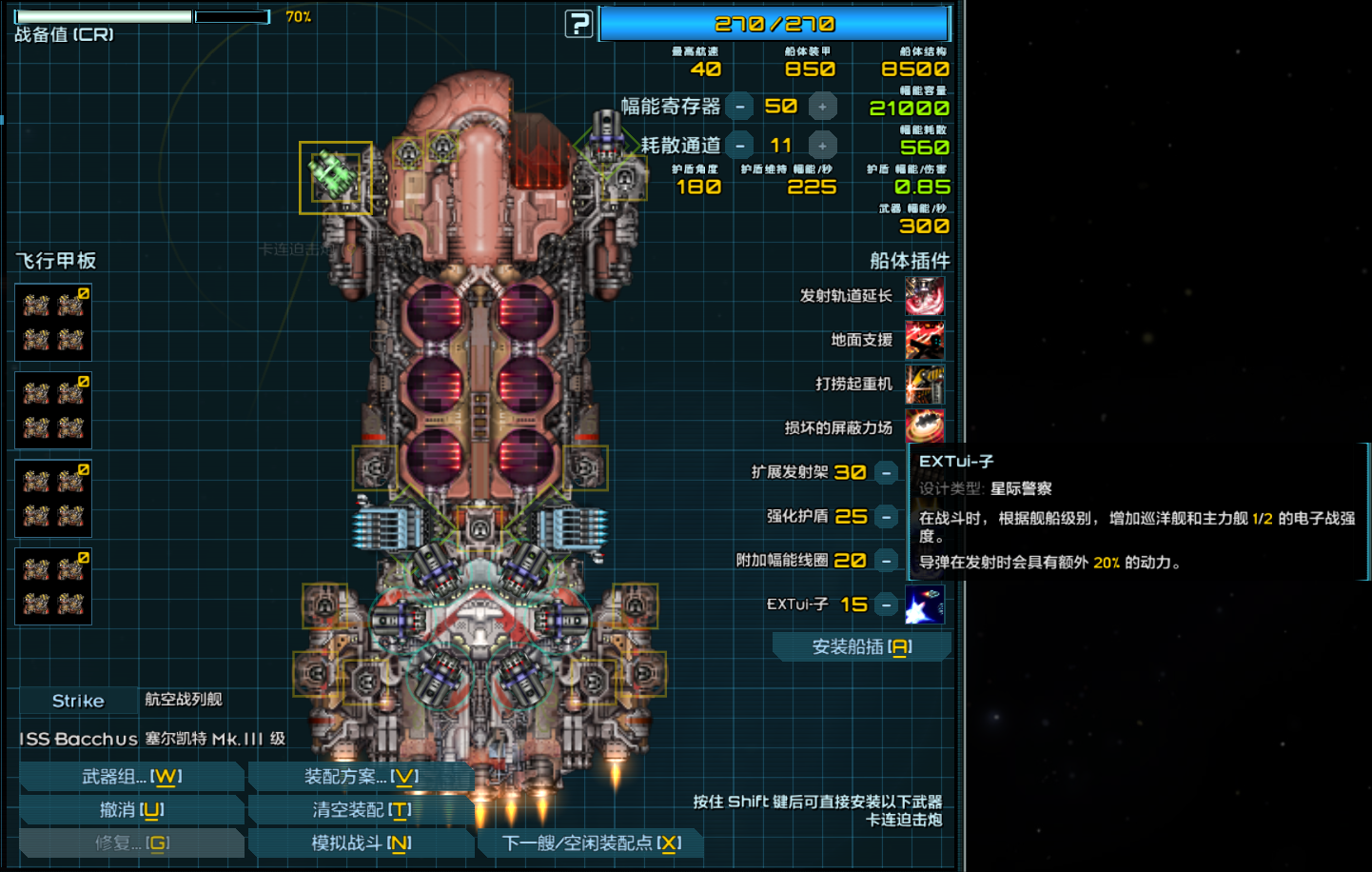Decrease 幅能寄存器 capacitors with minus
This screenshot has width=1372, height=872.
click(740, 107)
